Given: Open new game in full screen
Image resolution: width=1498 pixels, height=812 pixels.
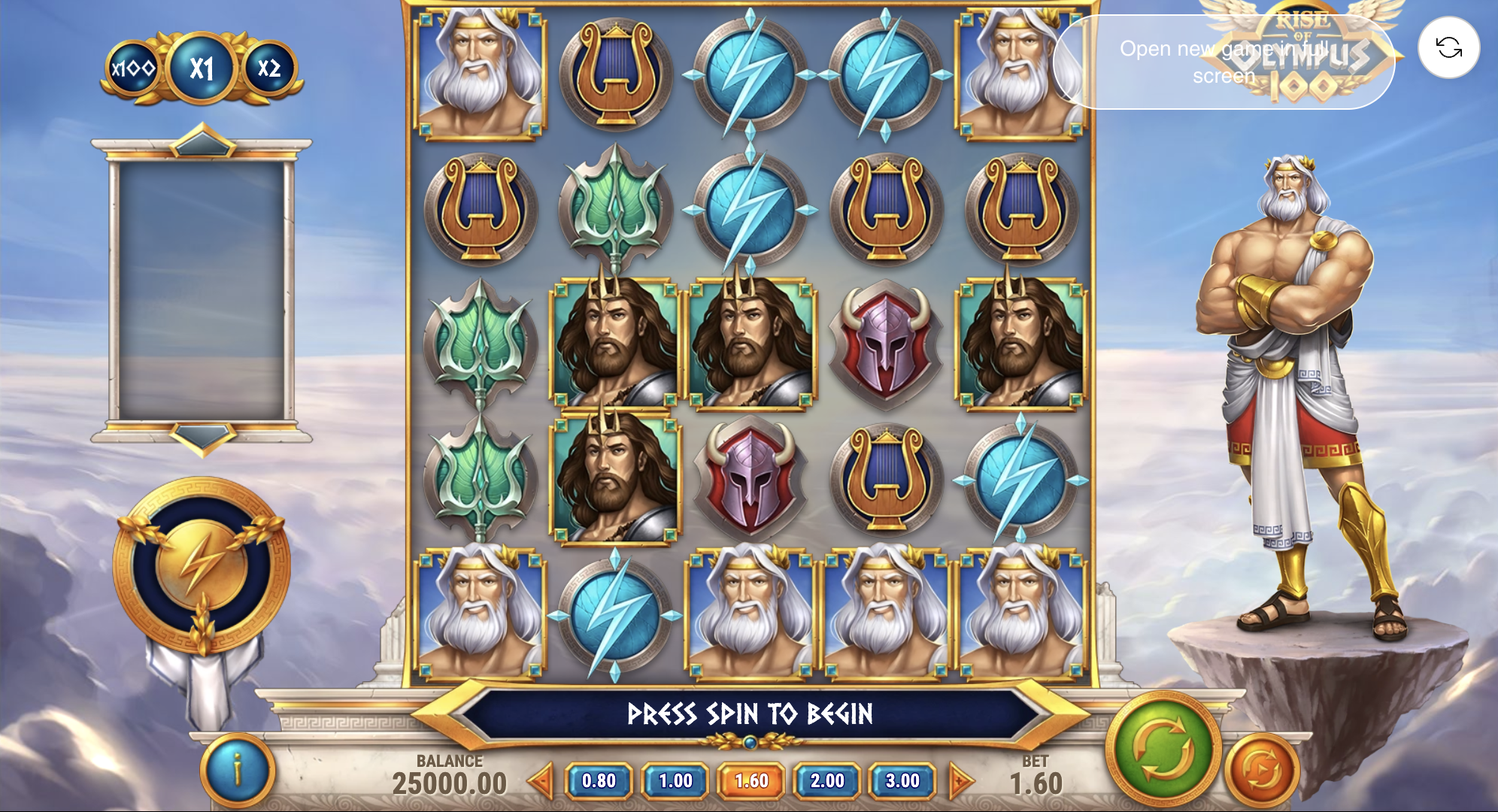Looking at the screenshot, I should (x=1224, y=62).
